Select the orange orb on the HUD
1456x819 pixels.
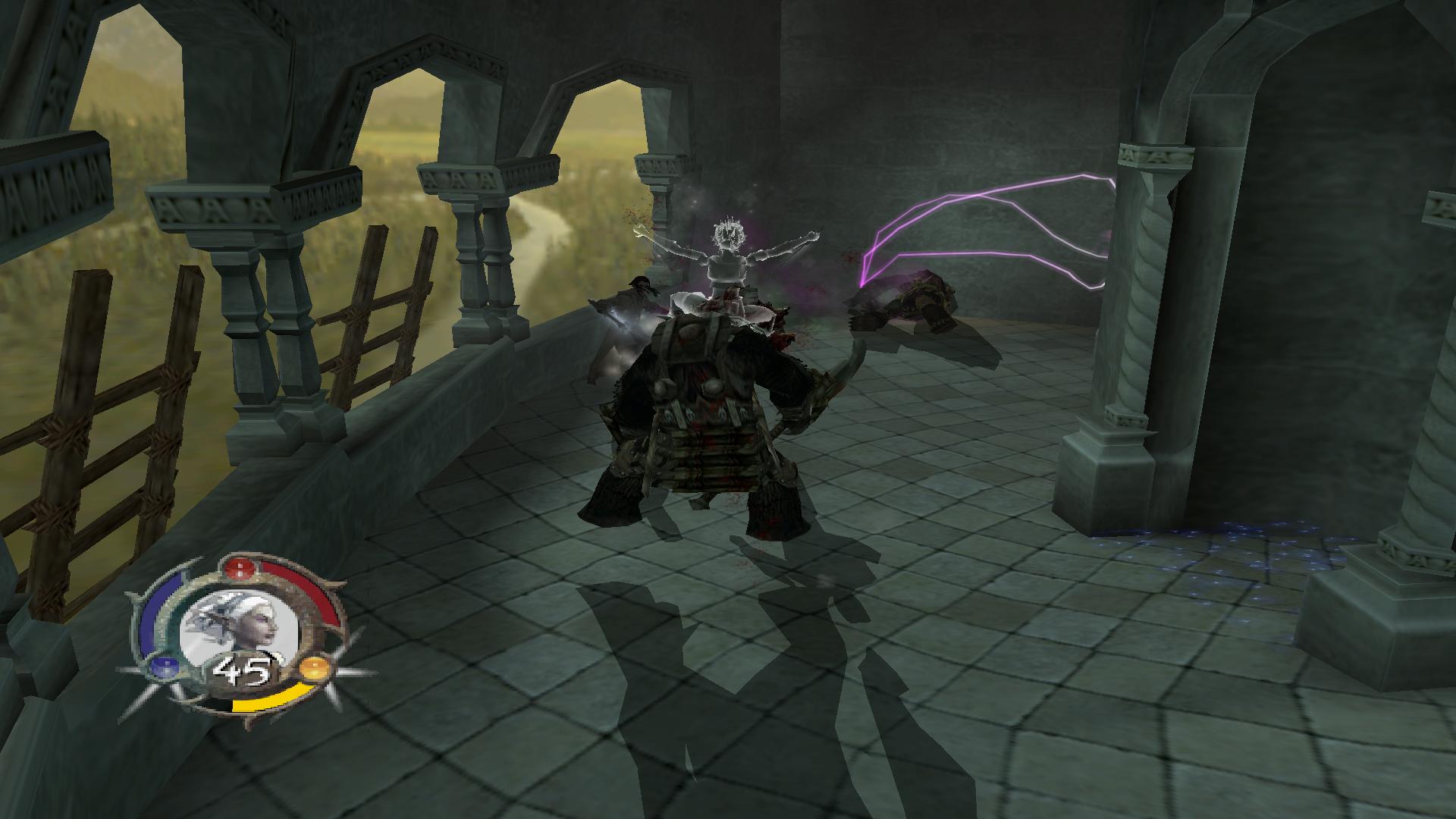pyautogui.click(x=313, y=669)
